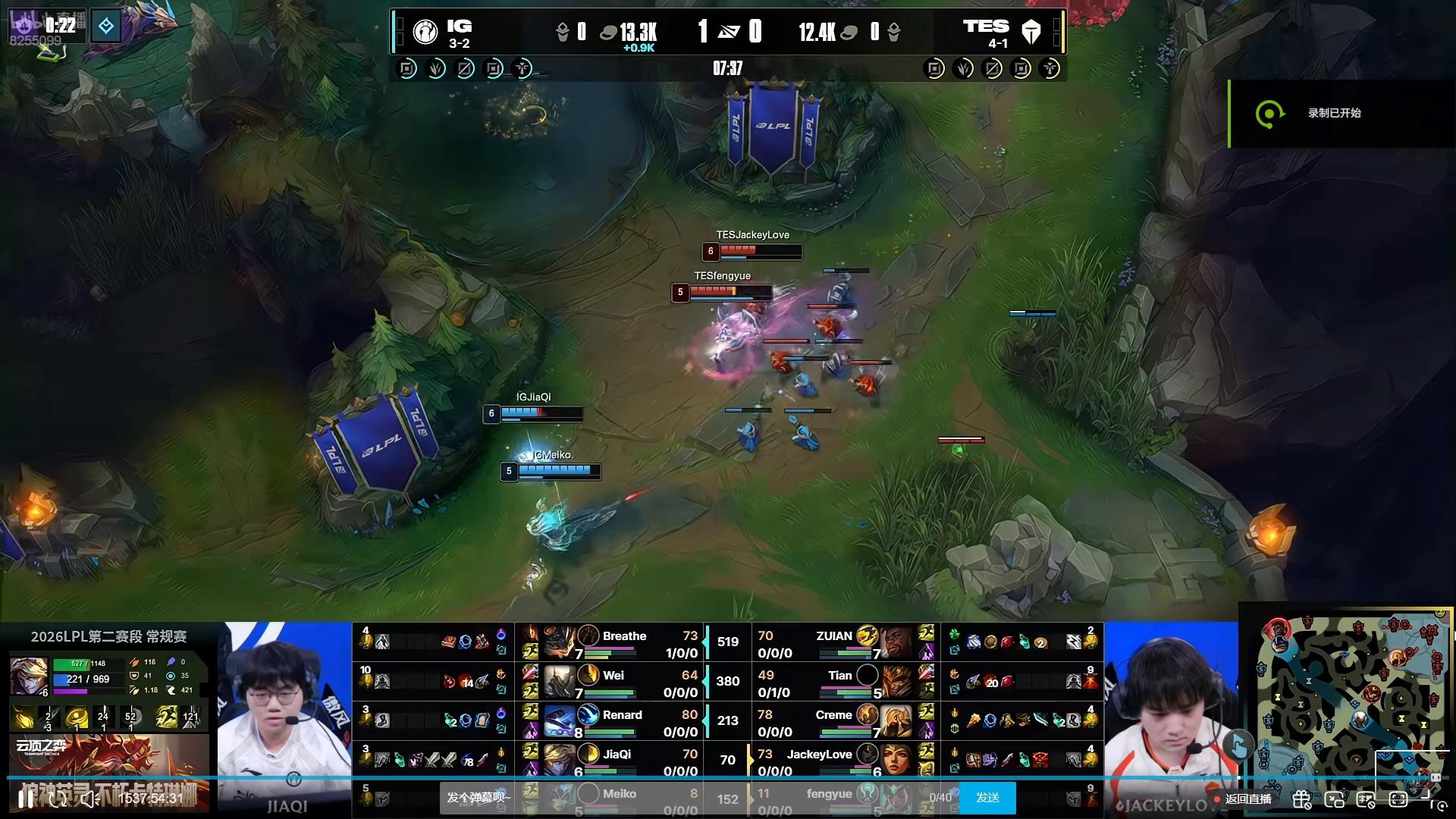The height and width of the screenshot is (819, 1456).
Task: Open picture-in-picture mini player
Action: (x=1335, y=799)
